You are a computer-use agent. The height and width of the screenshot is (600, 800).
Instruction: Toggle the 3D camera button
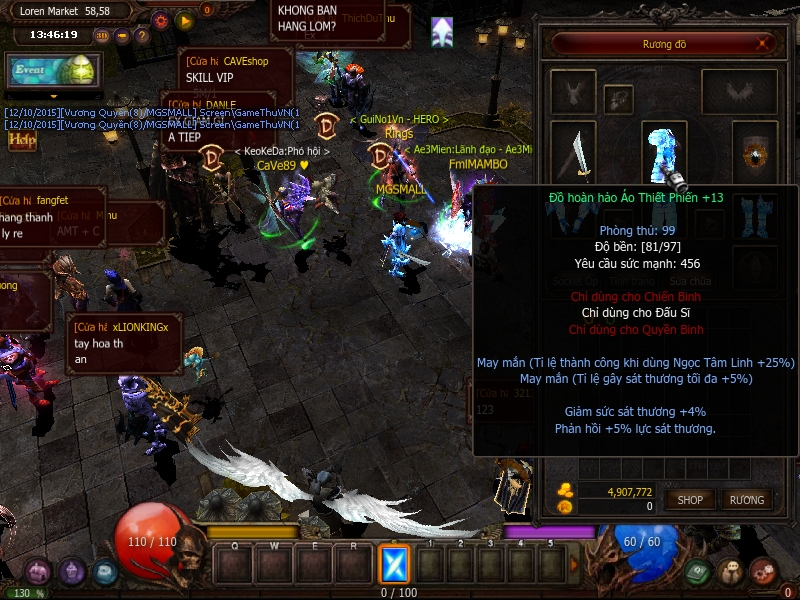pos(102,36)
